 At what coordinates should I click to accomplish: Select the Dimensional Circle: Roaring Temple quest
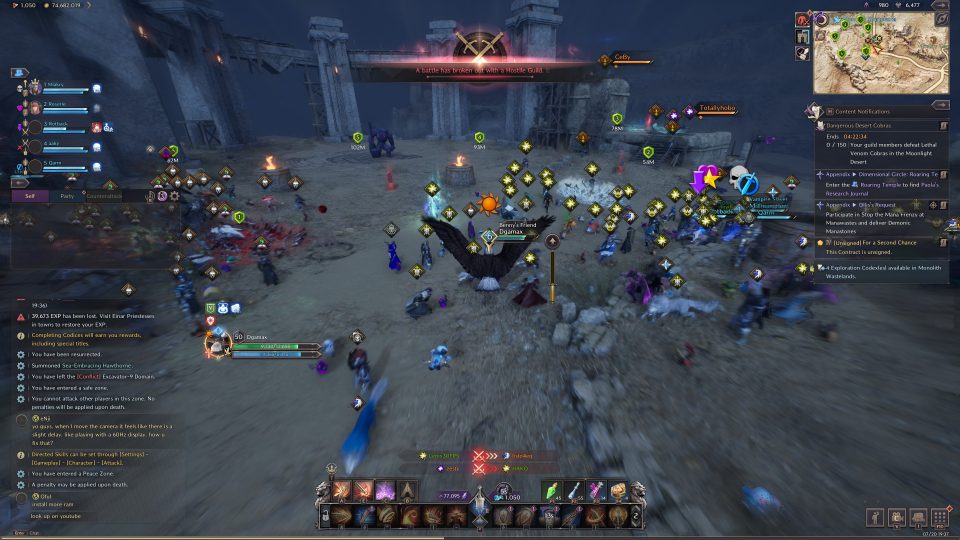[x=880, y=174]
